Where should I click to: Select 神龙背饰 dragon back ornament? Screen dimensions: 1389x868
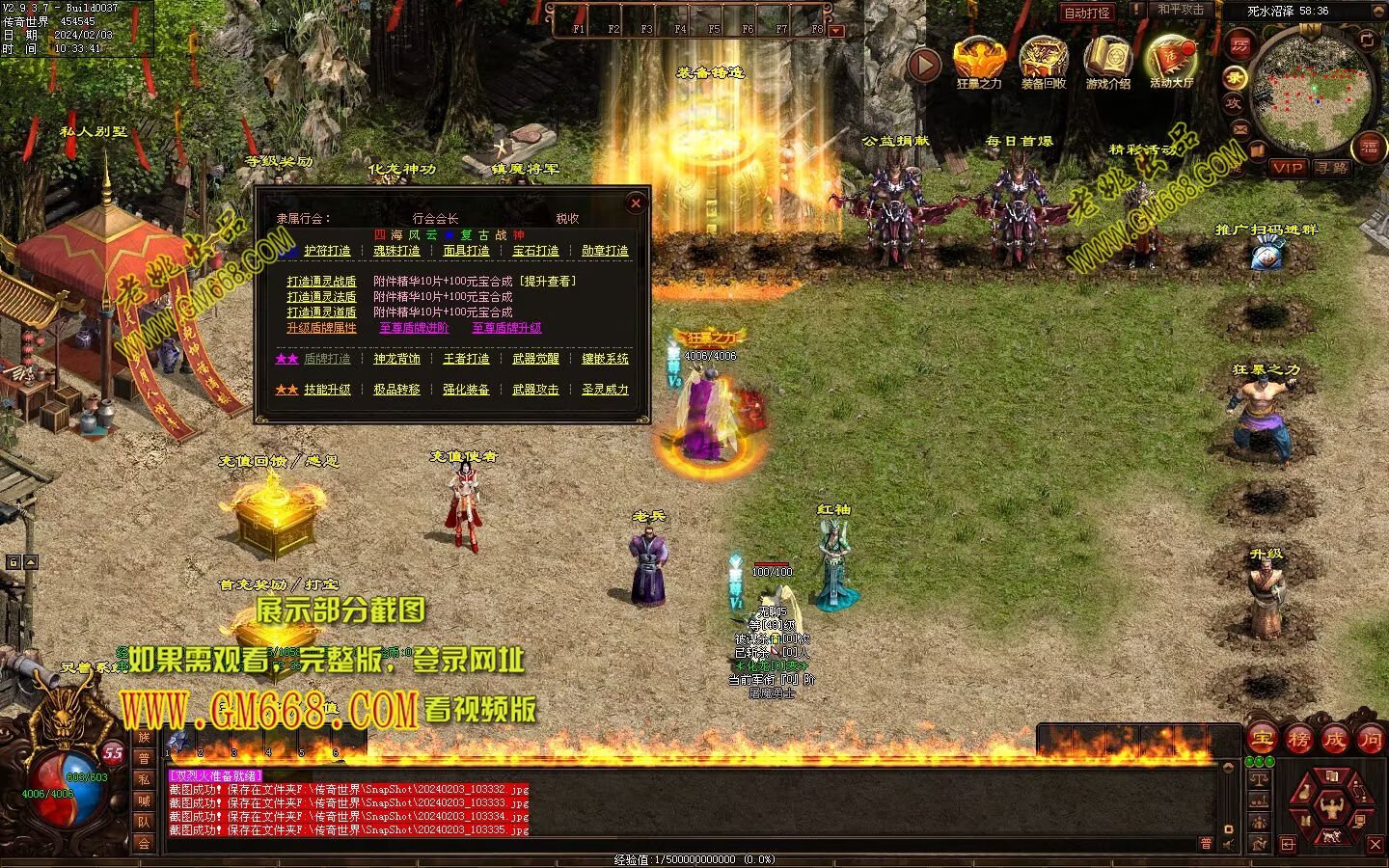396,359
